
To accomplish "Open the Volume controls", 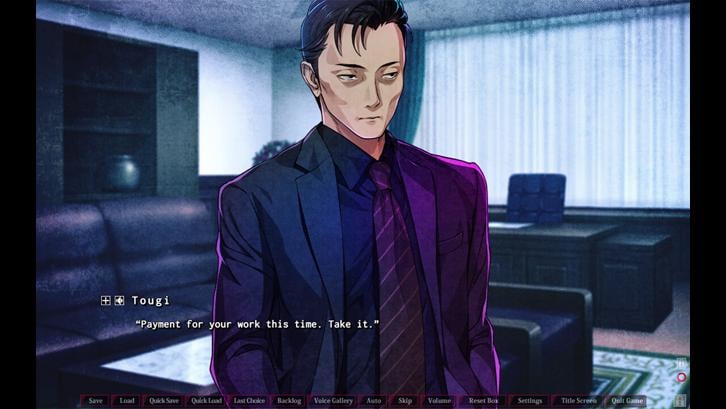I will click(439, 401).
